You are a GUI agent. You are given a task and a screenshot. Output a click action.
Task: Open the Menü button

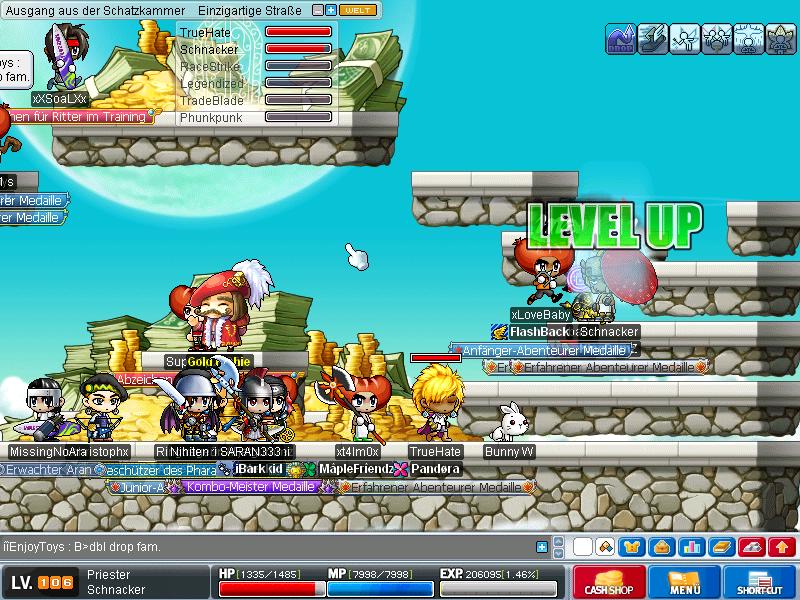684,583
